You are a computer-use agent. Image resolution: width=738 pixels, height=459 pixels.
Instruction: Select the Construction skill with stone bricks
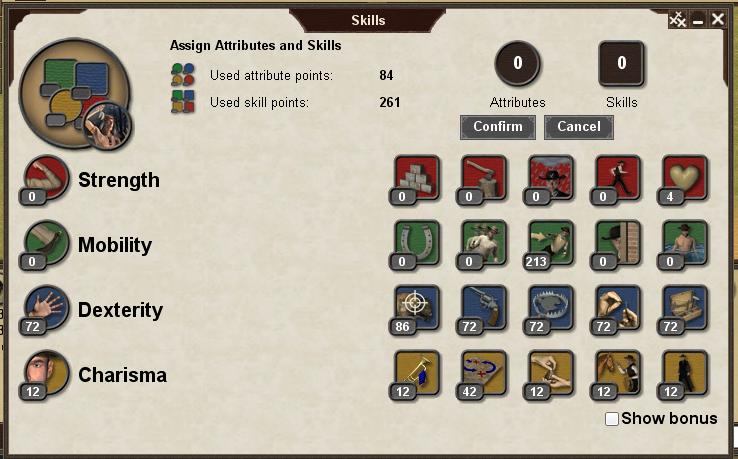[x=418, y=178]
